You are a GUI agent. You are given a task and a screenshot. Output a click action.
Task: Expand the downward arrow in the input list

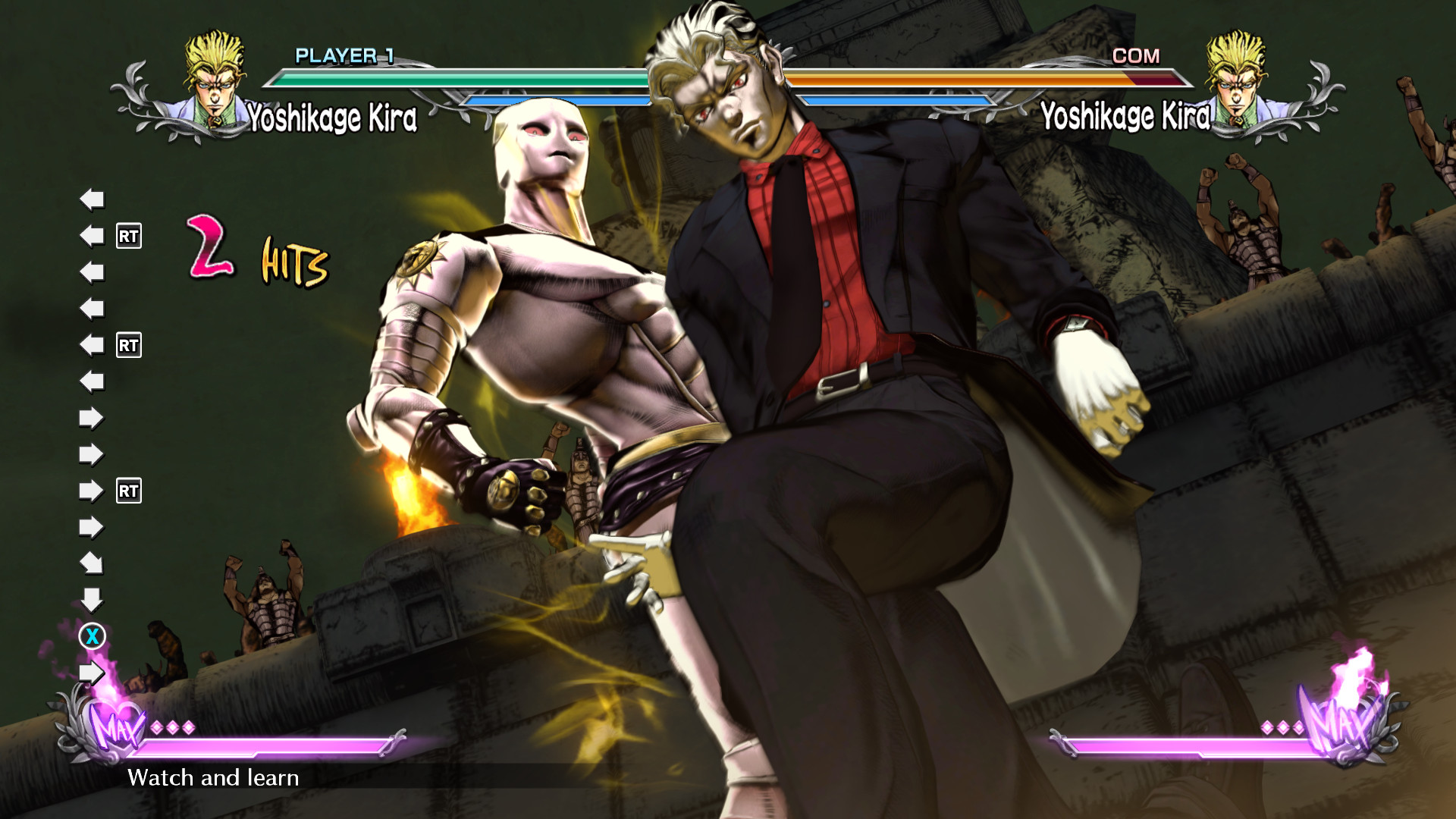(x=93, y=601)
